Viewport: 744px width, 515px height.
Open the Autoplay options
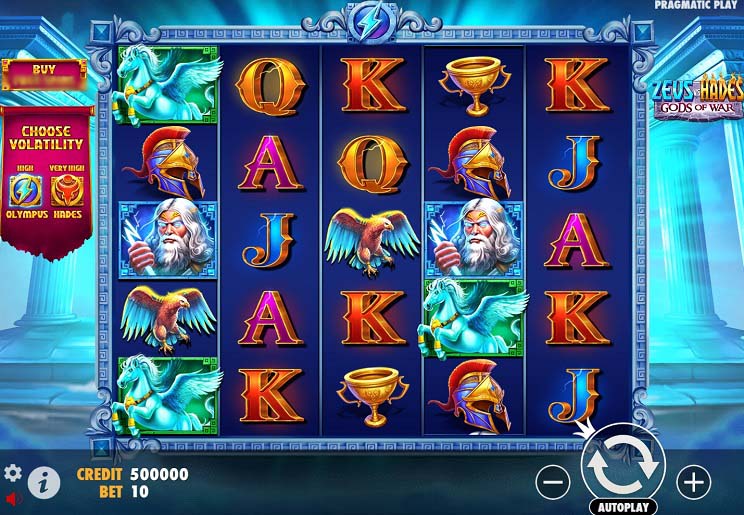point(622,506)
